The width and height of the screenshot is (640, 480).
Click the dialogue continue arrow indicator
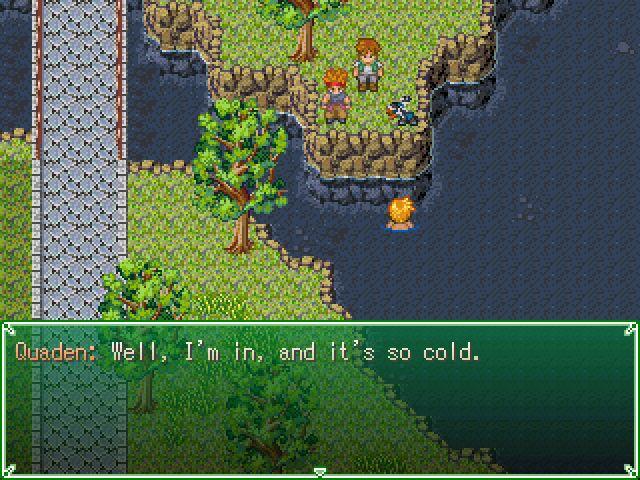pyautogui.click(x=319, y=470)
